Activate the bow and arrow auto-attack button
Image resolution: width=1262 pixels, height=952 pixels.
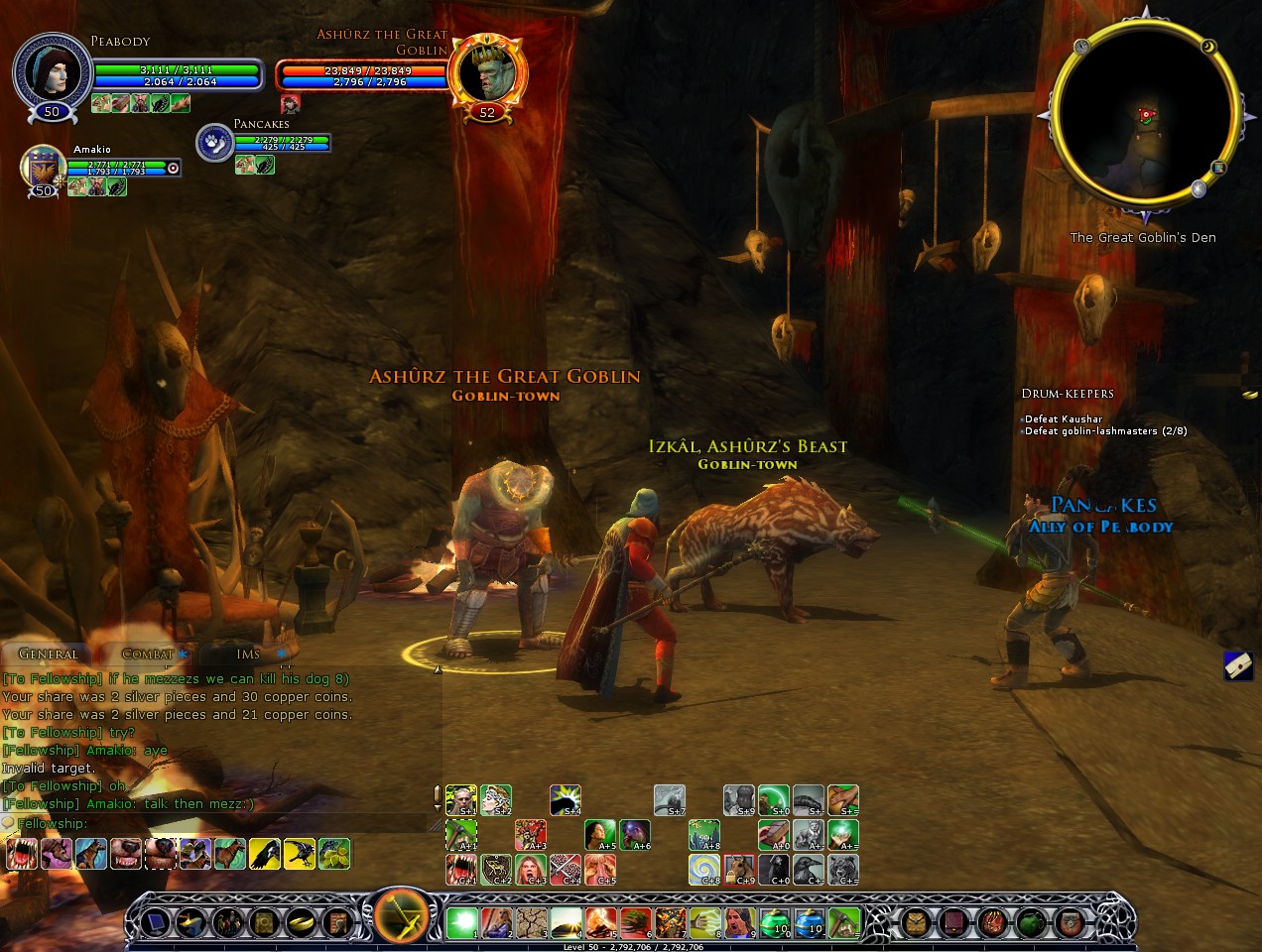point(401,917)
